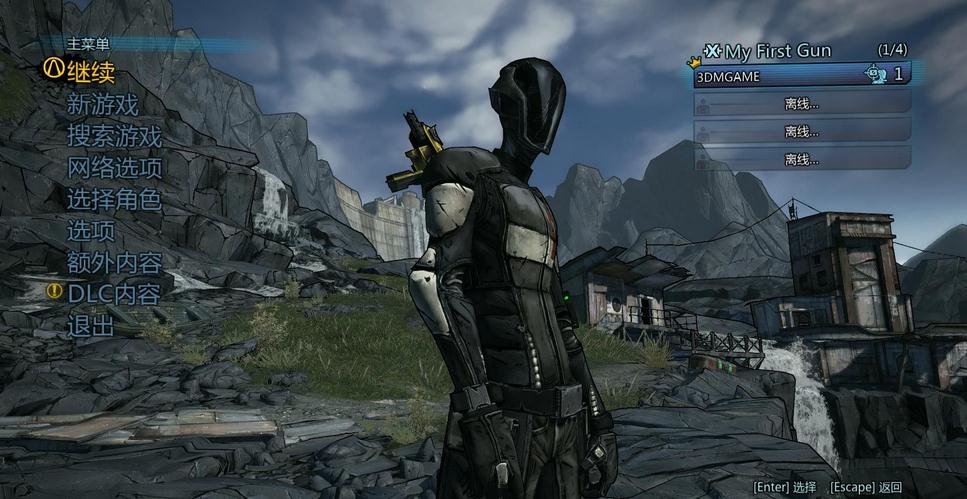This screenshot has height=499, width=967.
Task: Open the 网络选项 network options
Action: [x=114, y=168]
